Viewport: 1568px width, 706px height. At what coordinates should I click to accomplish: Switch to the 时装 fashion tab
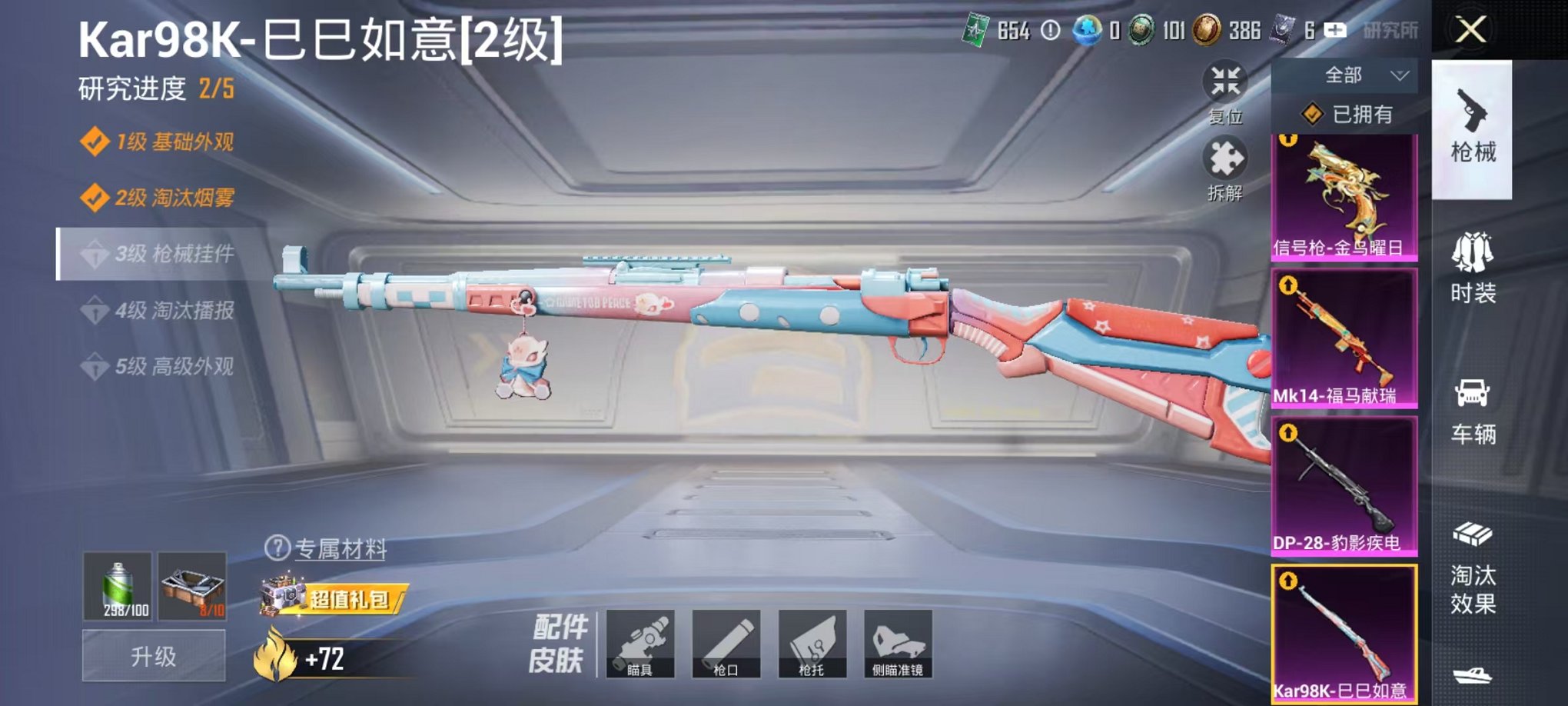pyautogui.click(x=1473, y=269)
